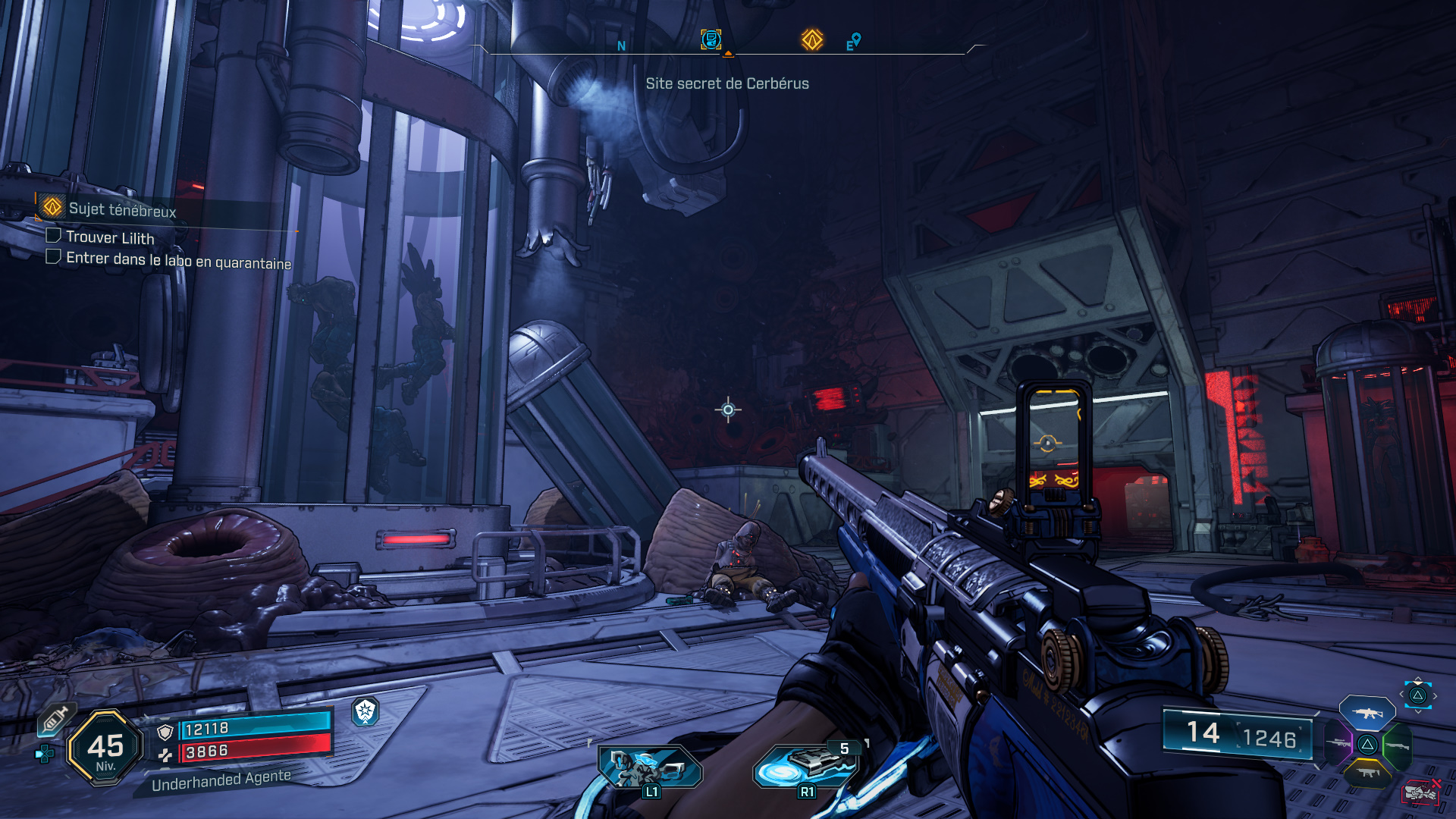This screenshot has height=819, width=1456.
Task: Click the Trouver Lilith objective checkbox
Action: coord(53,236)
